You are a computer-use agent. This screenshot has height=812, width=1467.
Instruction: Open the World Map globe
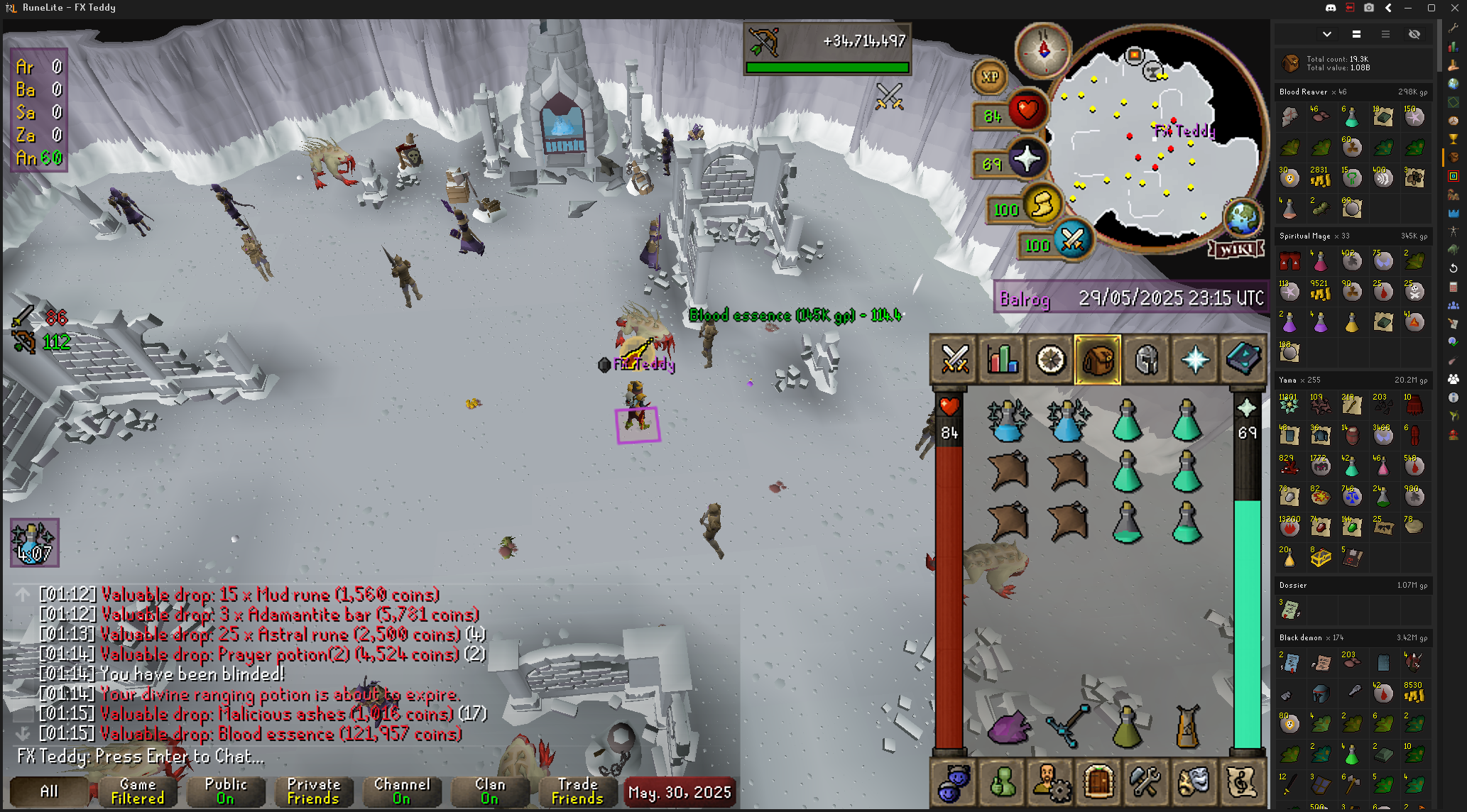[1242, 217]
